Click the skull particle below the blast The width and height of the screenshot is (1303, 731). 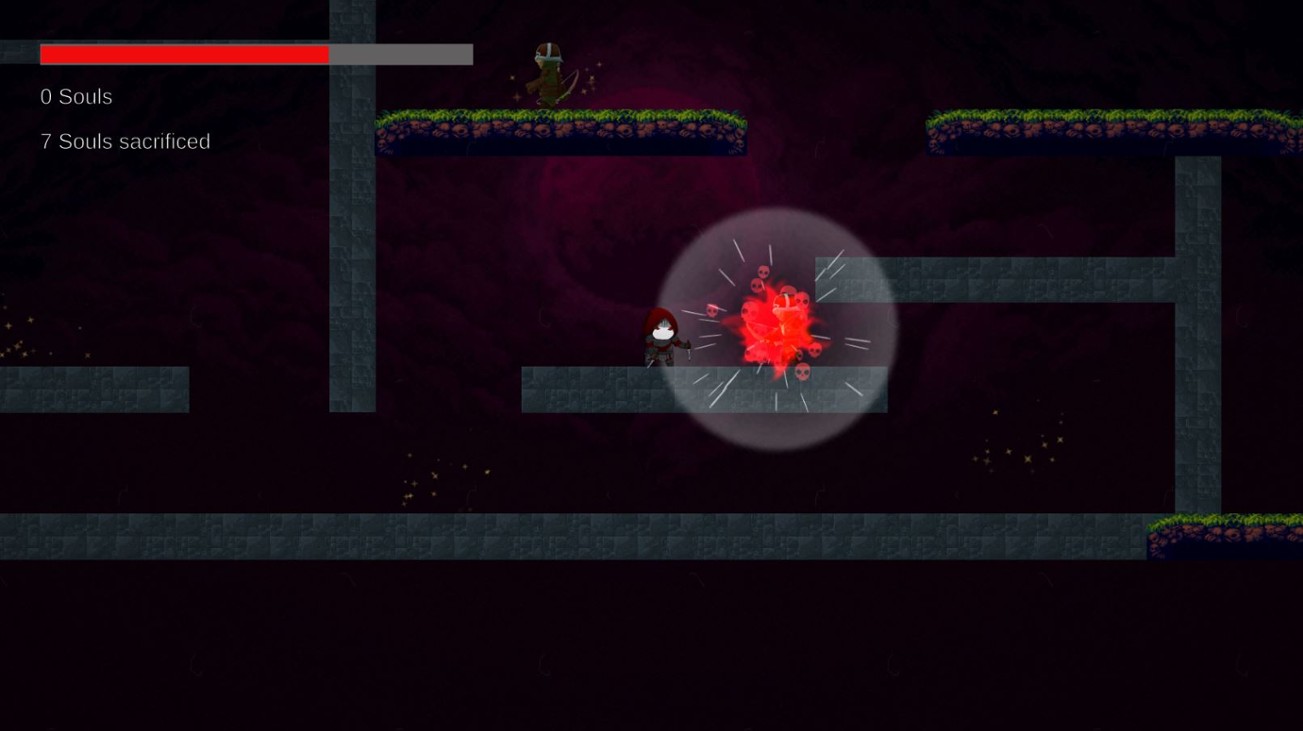point(802,371)
